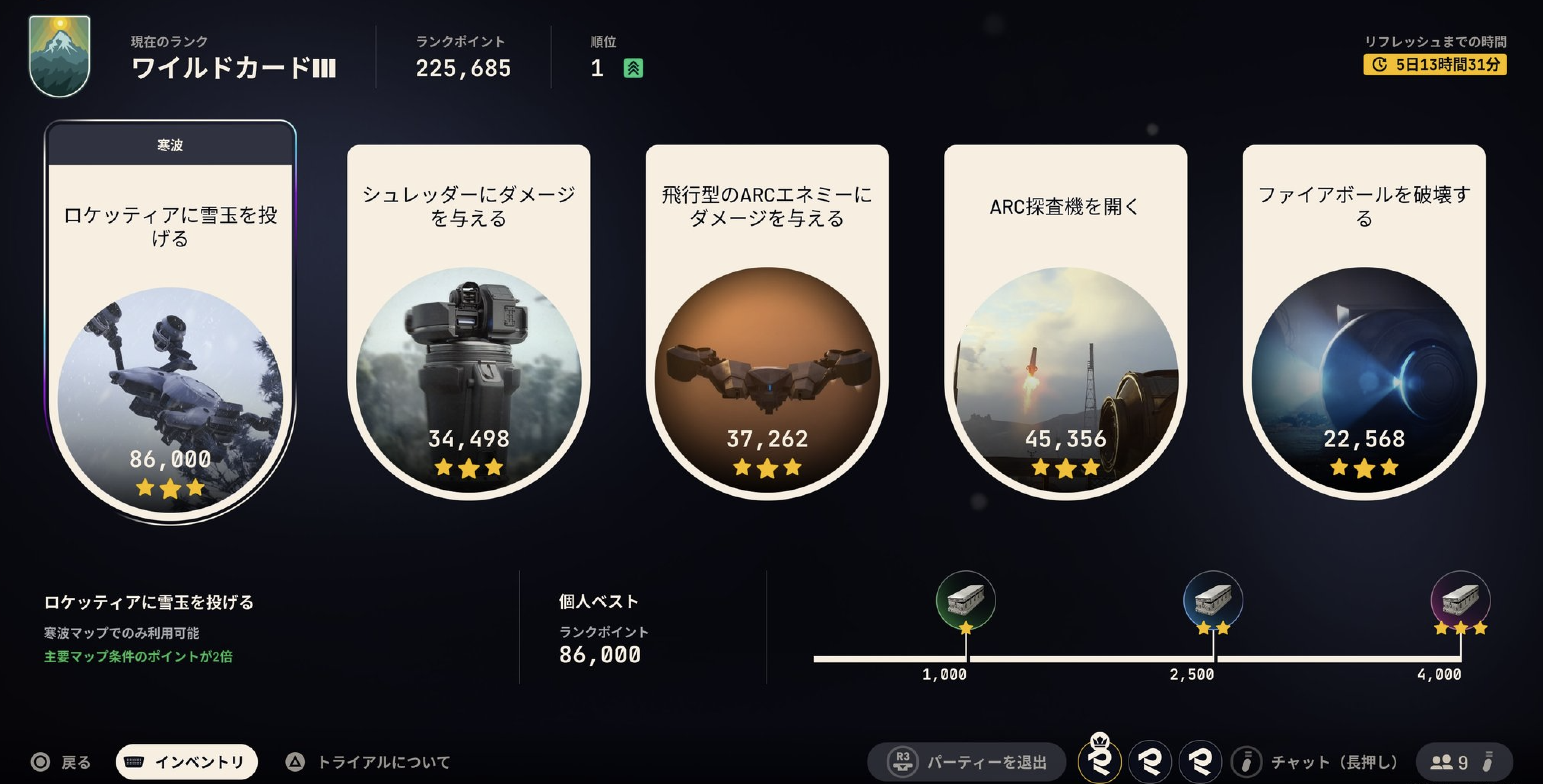Go back with the 戻る button

[61, 762]
